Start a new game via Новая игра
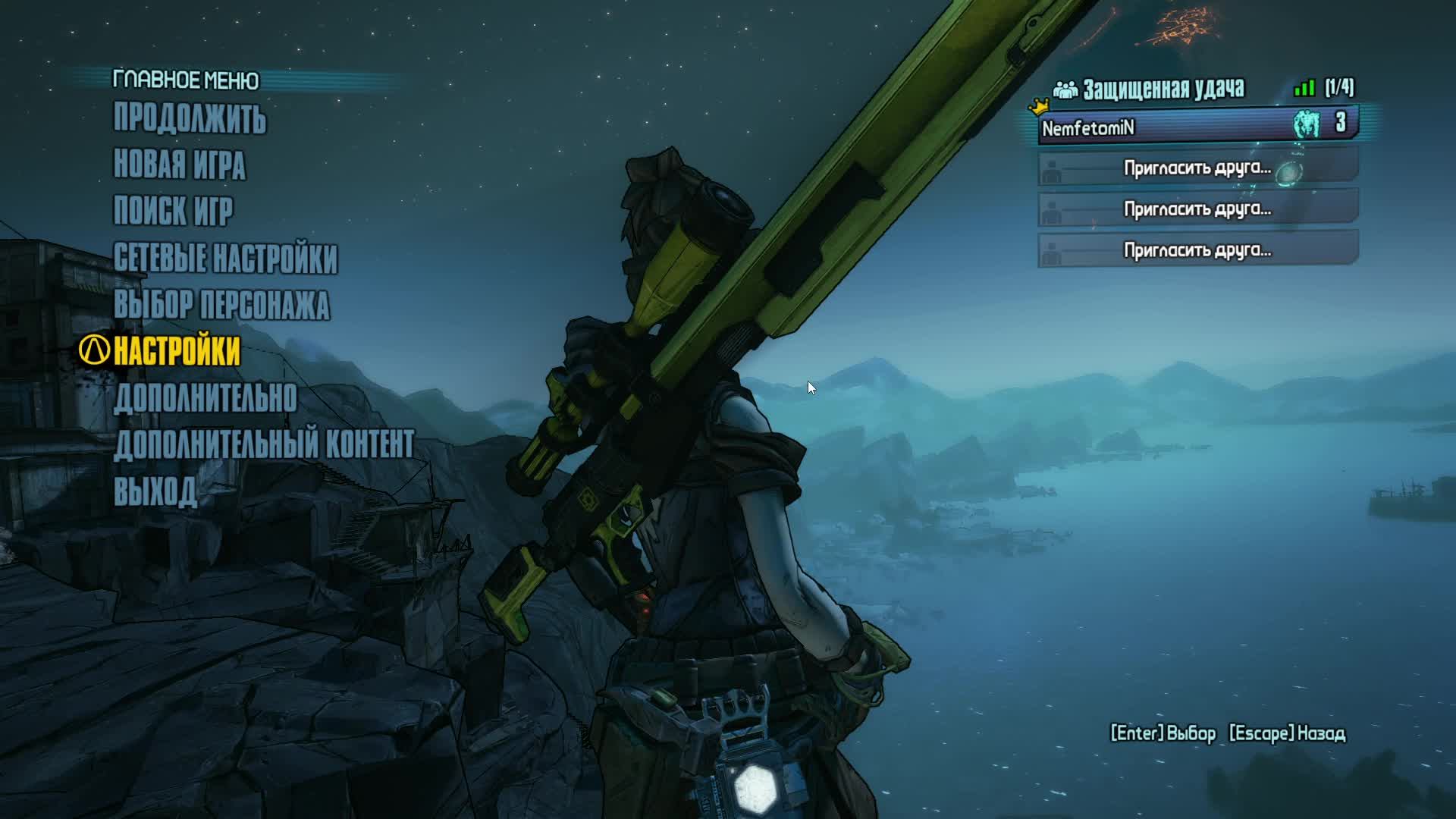 (179, 165)
